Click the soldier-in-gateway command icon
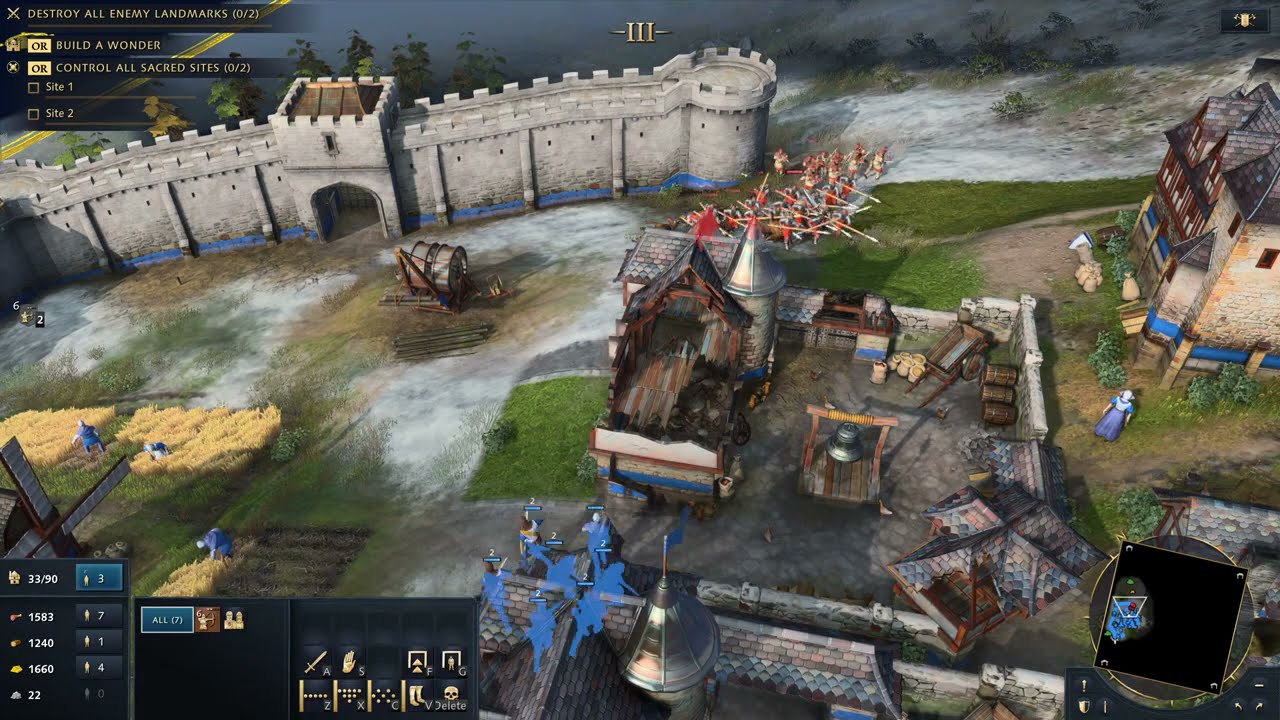The image size is (1280, 720). pyautogui.click(x=451, y=662)
